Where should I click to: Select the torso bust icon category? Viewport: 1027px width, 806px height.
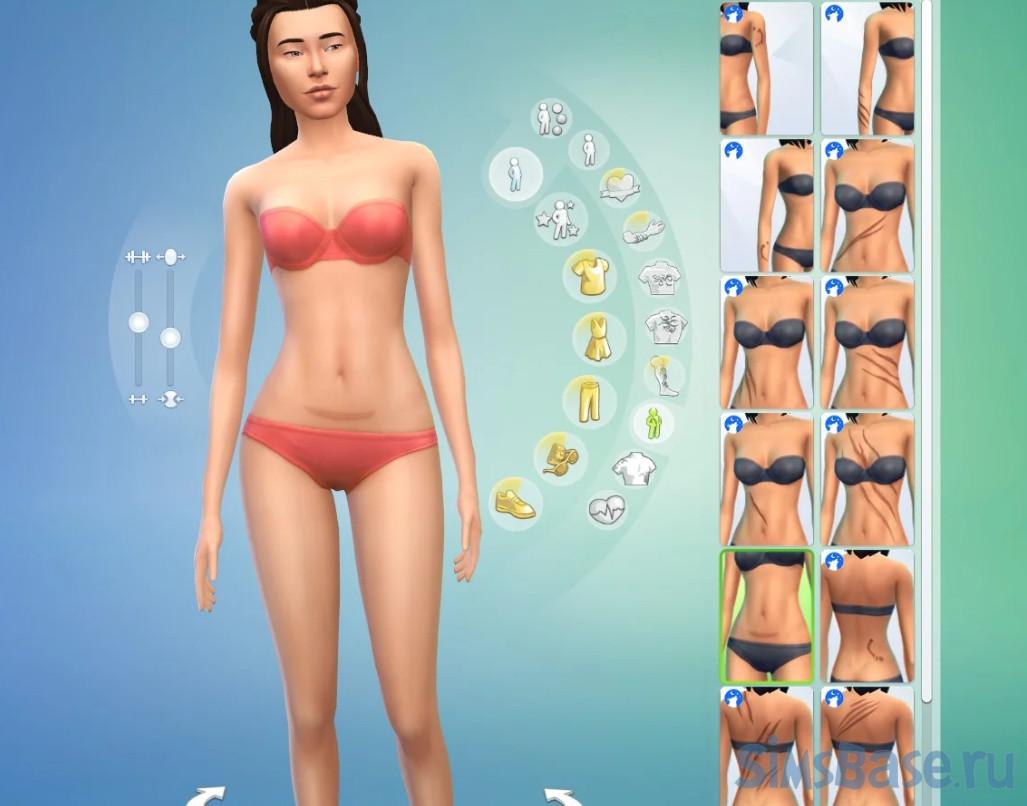(632, 467)
